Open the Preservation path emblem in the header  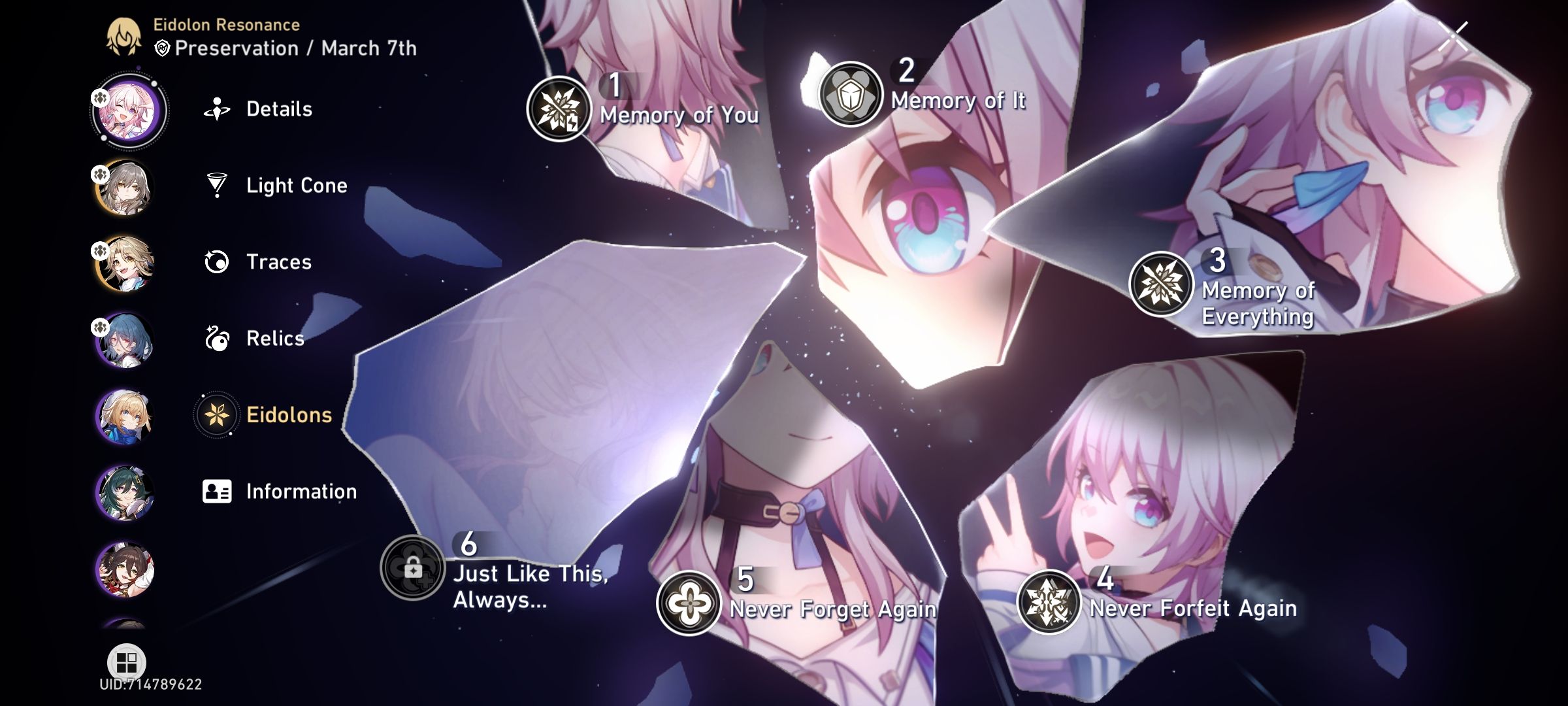[161, 46]
